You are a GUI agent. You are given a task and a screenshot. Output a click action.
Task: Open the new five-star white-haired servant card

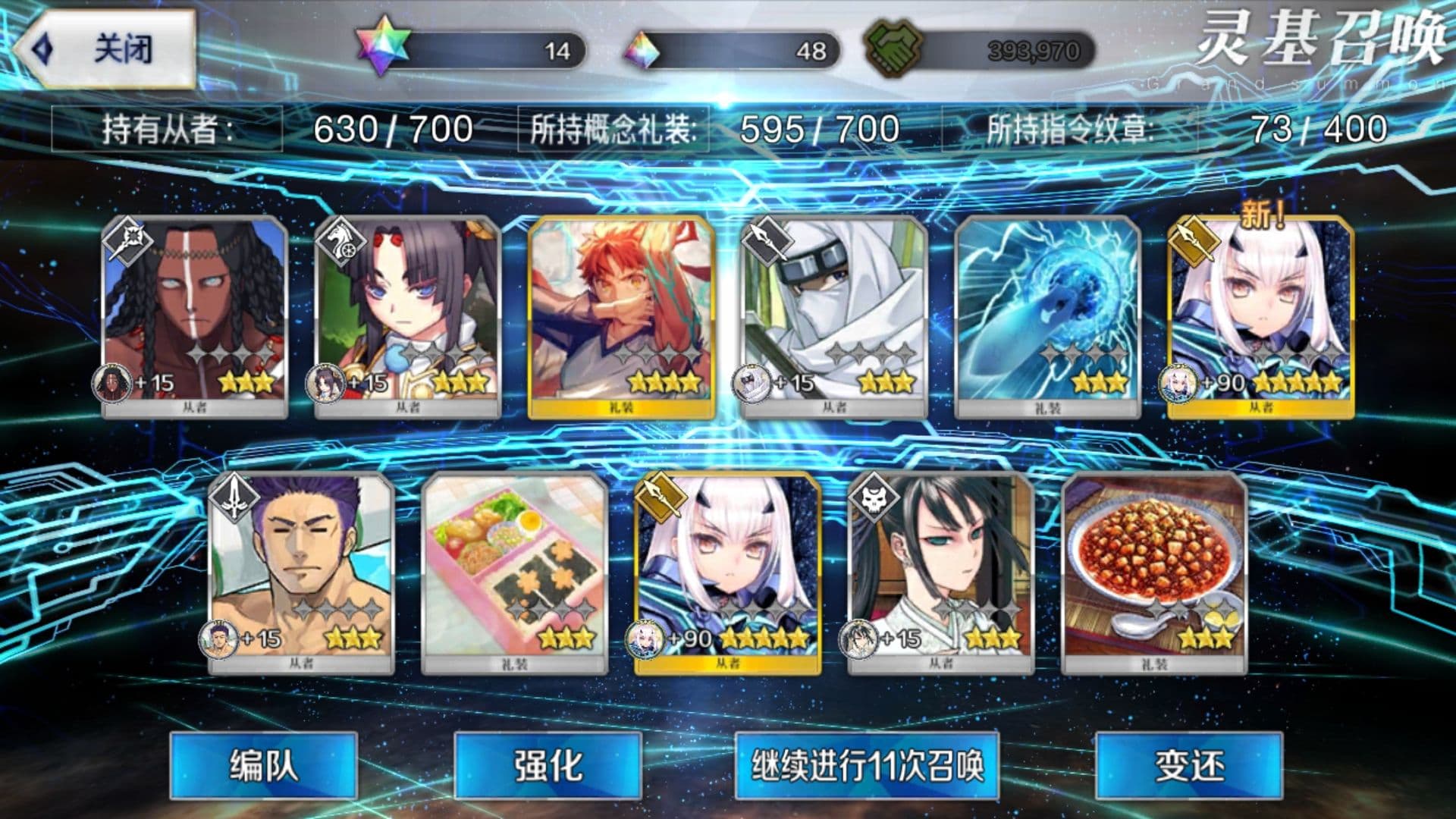coord(1260,315)
